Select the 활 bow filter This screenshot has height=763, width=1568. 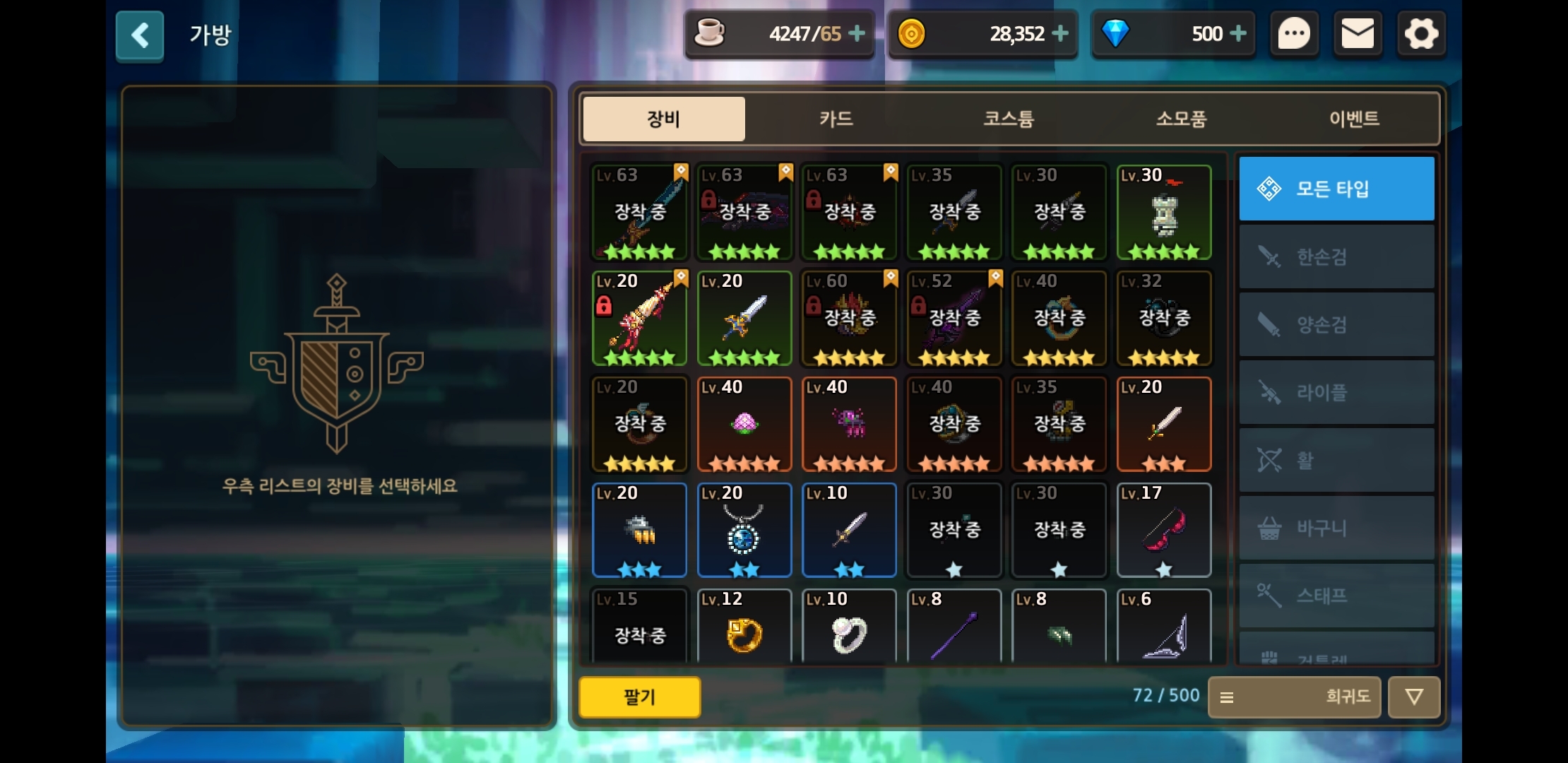pyautogui.click(x=1336, y=460)
